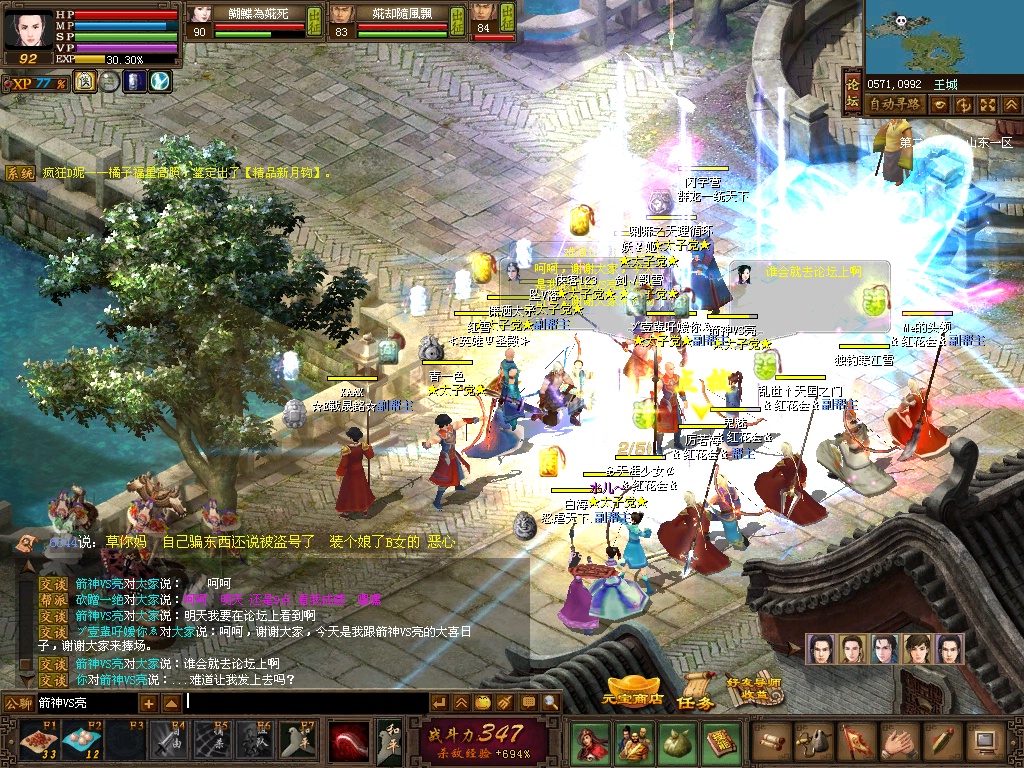
Task: Open the red 技能 skill book
Action: (x=719, y=742)
